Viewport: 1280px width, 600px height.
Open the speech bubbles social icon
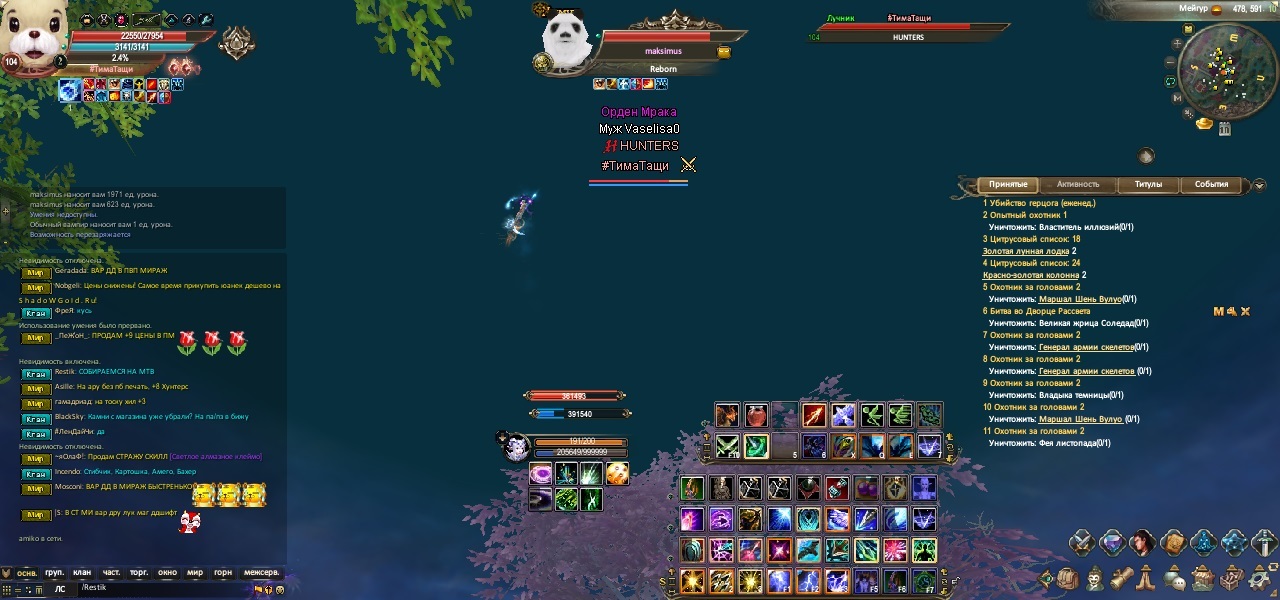pyautogui.click(x=1176, y=579)
